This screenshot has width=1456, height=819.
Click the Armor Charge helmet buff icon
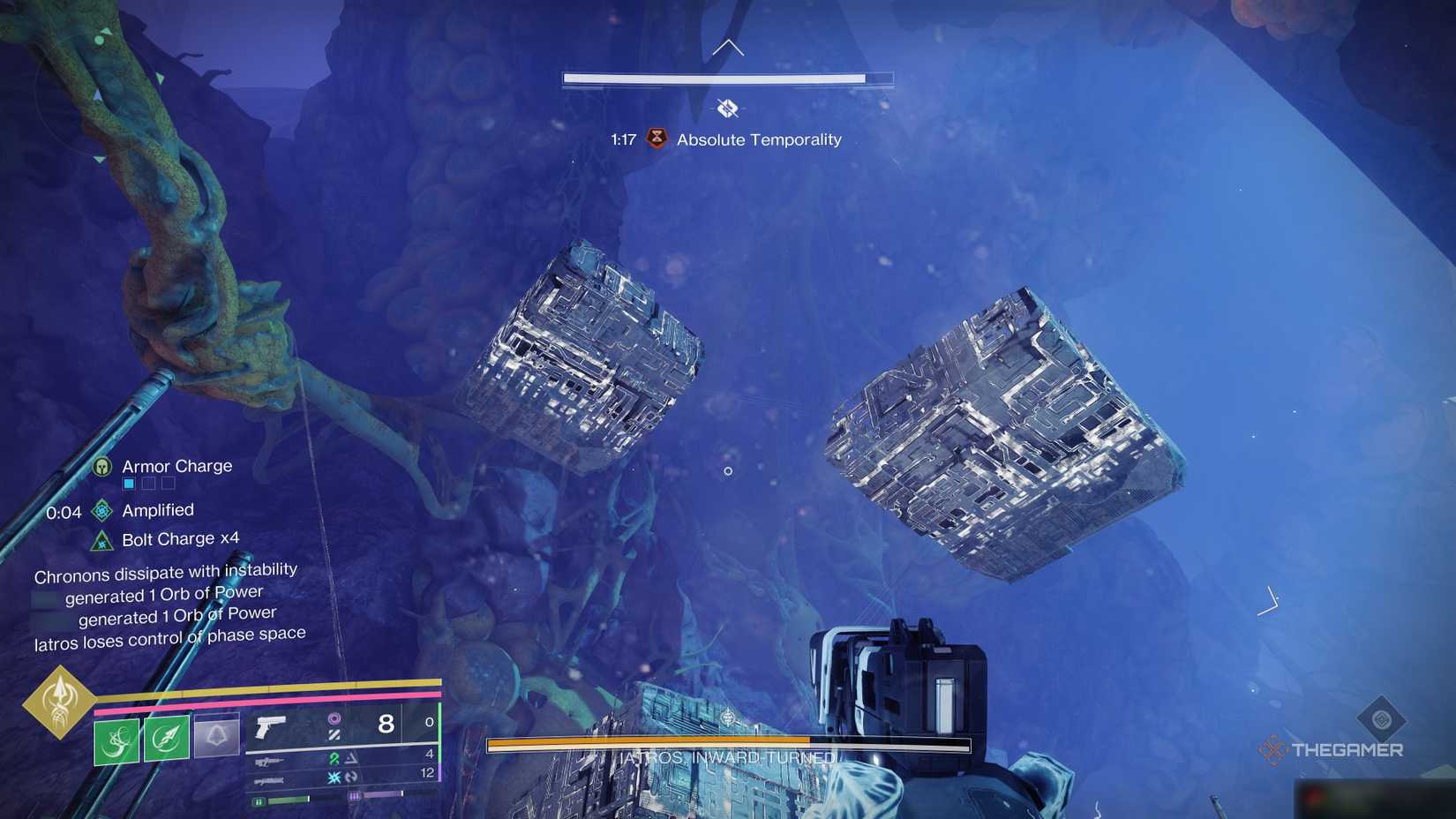tap(103, 466)
